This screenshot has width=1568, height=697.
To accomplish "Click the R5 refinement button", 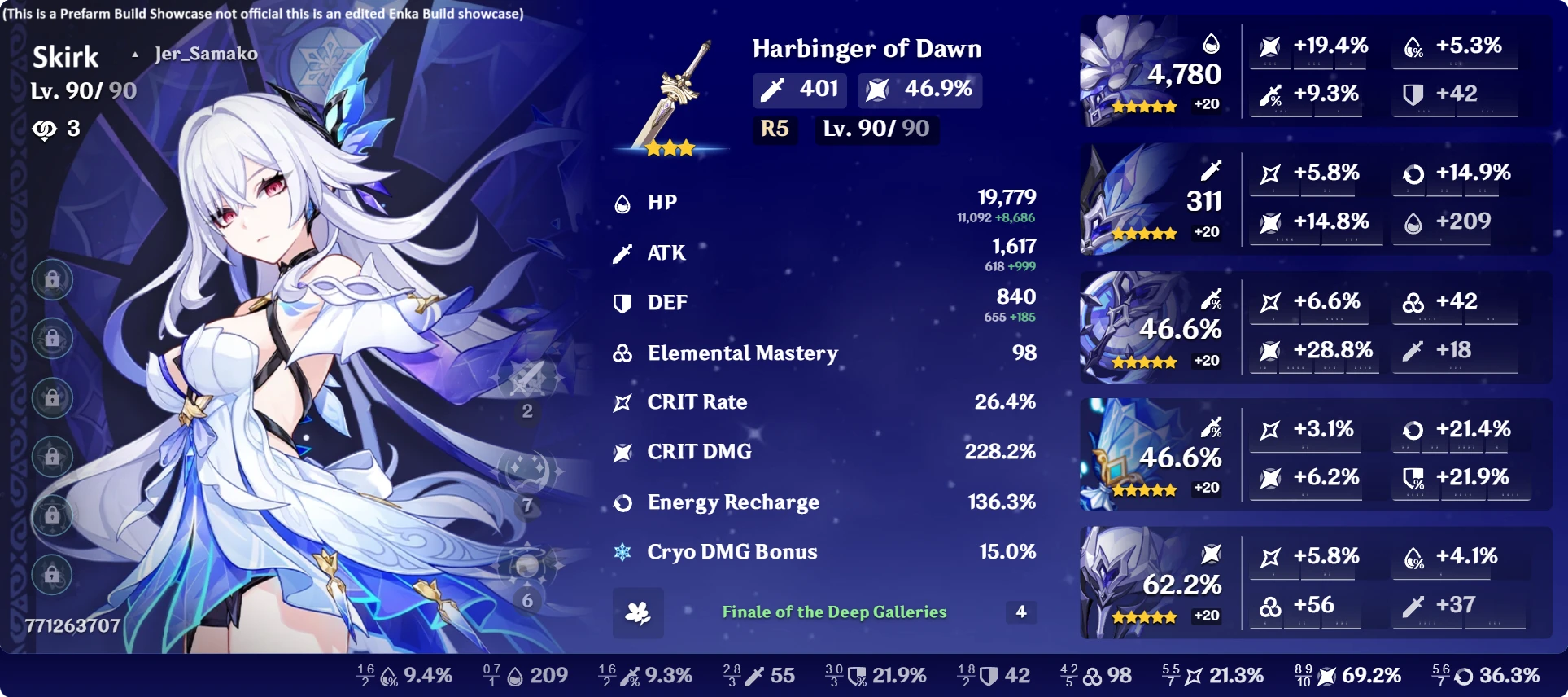I will pos(775,129).
